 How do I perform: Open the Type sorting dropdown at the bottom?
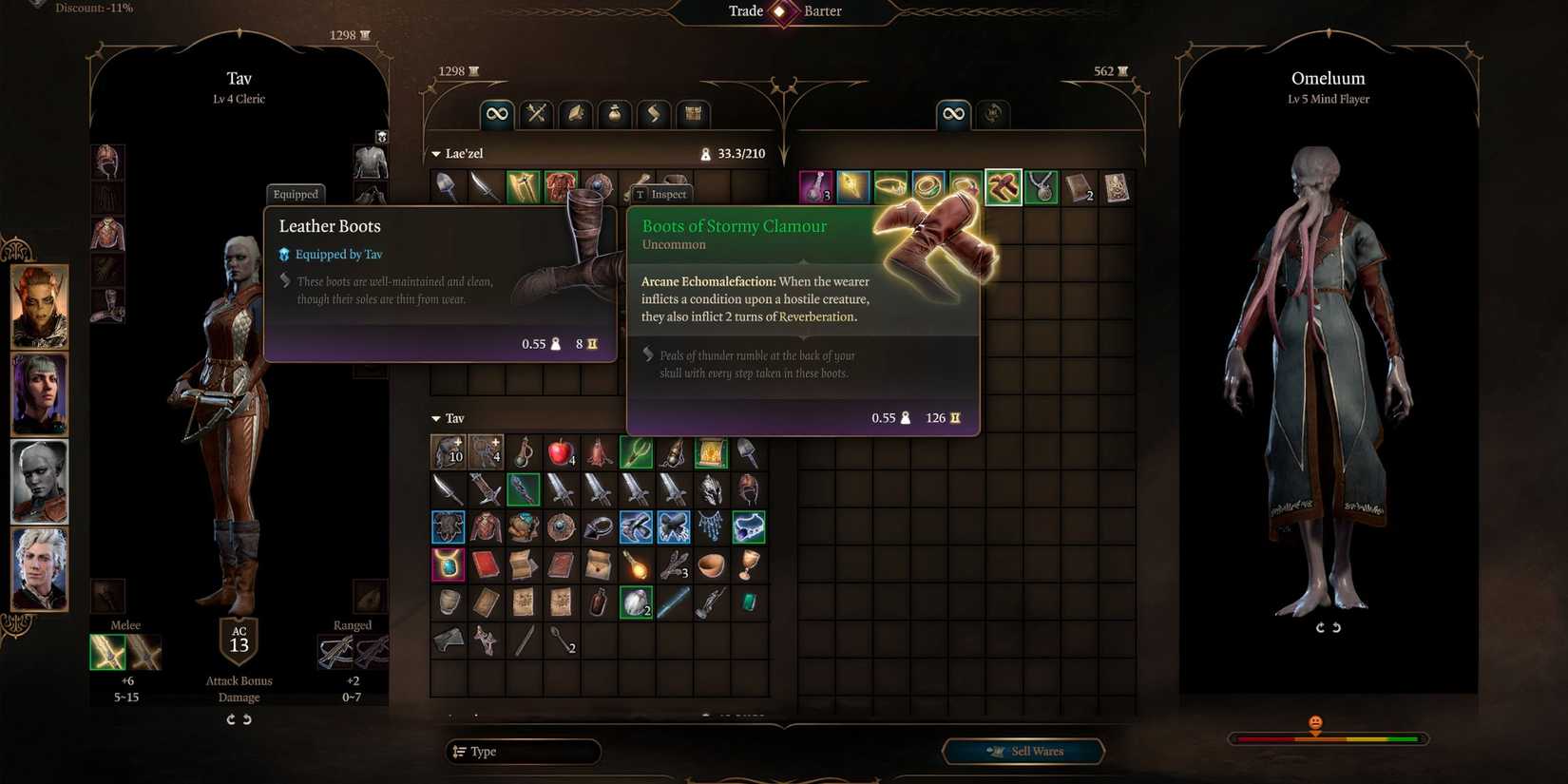tap(522, 751)
